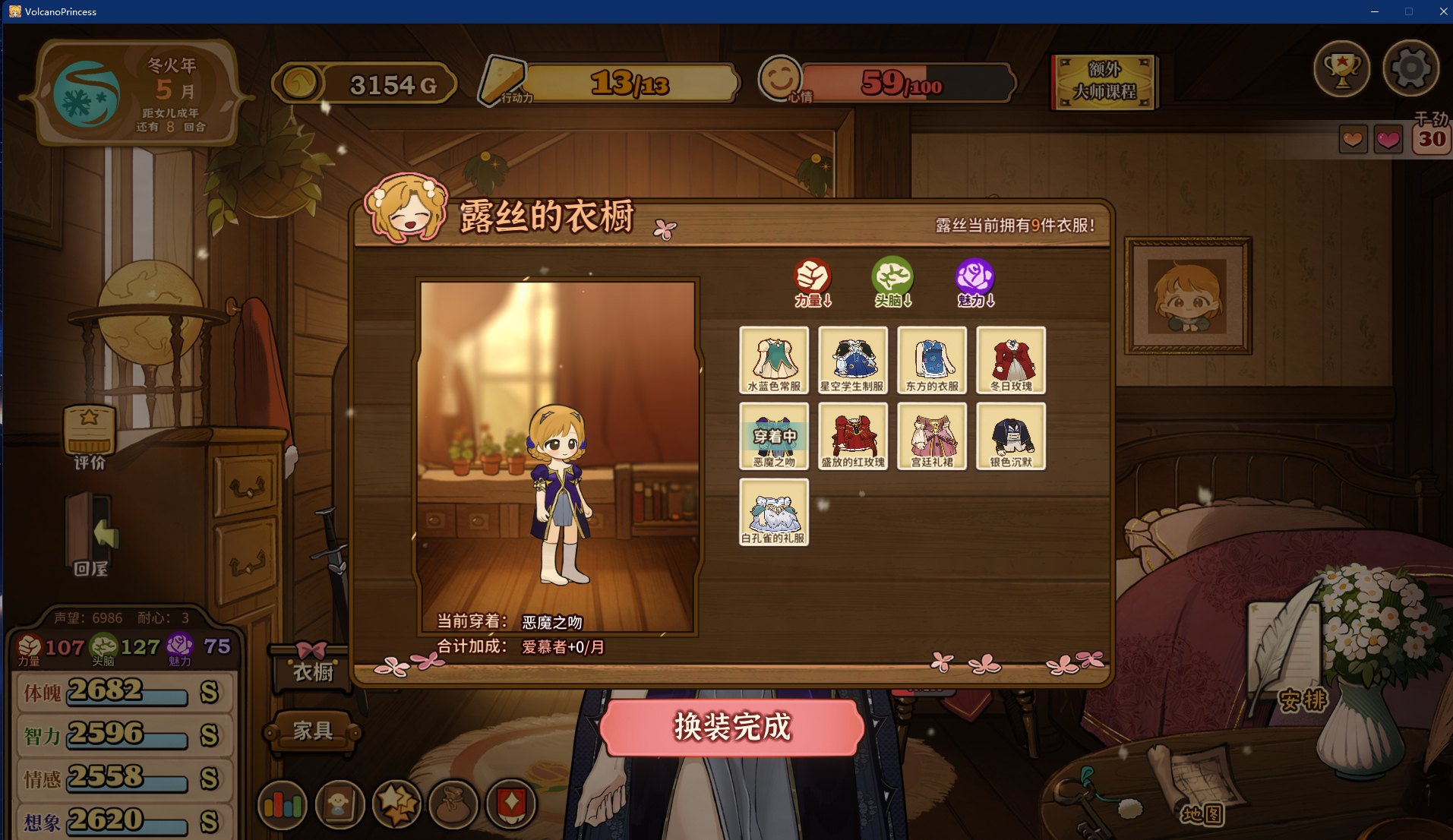Viewport: 1453px width, 840px height.
Task: Return to room via 回屋 door
Action: [91, 535]
